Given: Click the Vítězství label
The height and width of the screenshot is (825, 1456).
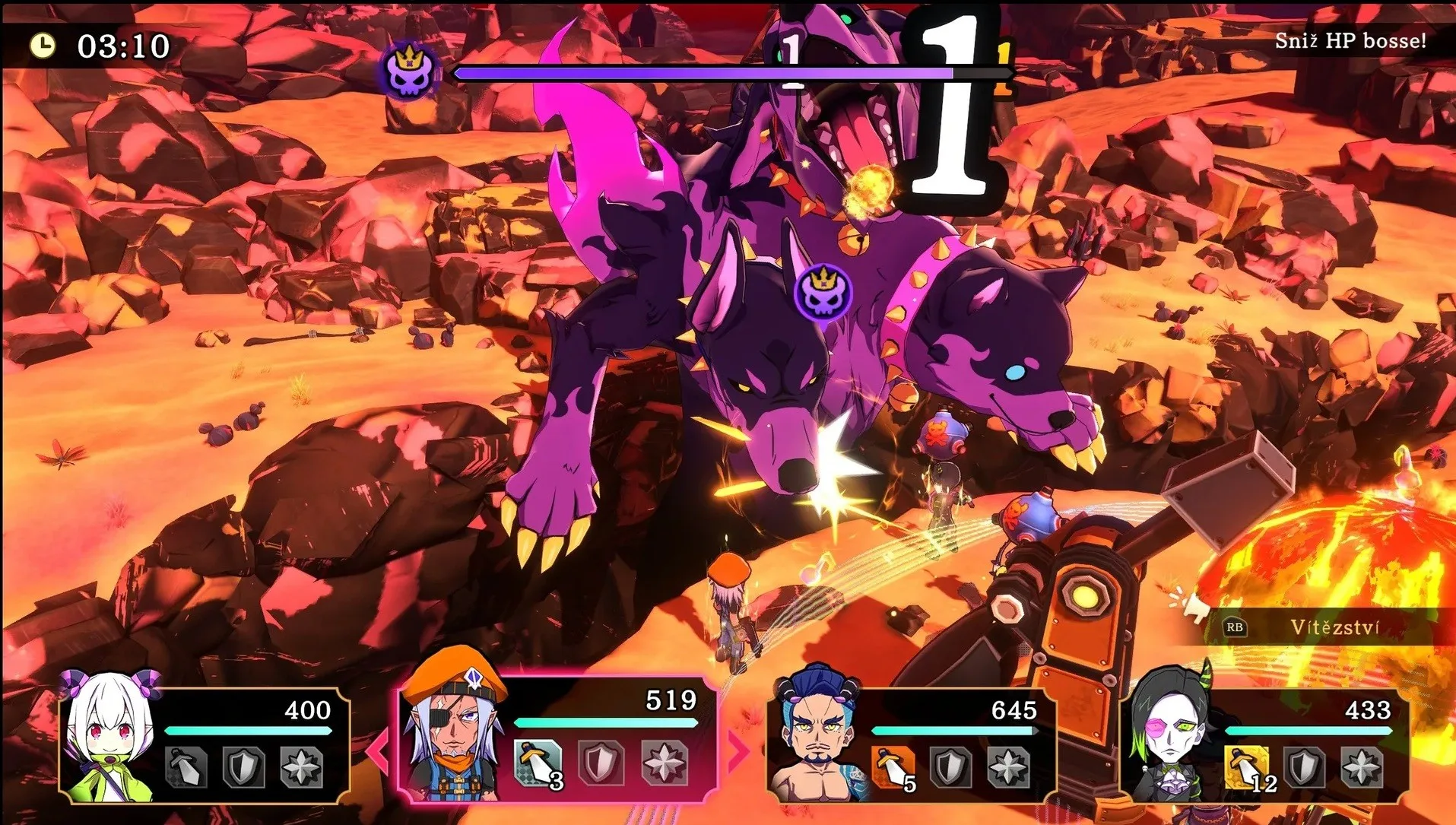Looking at the screenshot, I should [x=1334, y=627].
